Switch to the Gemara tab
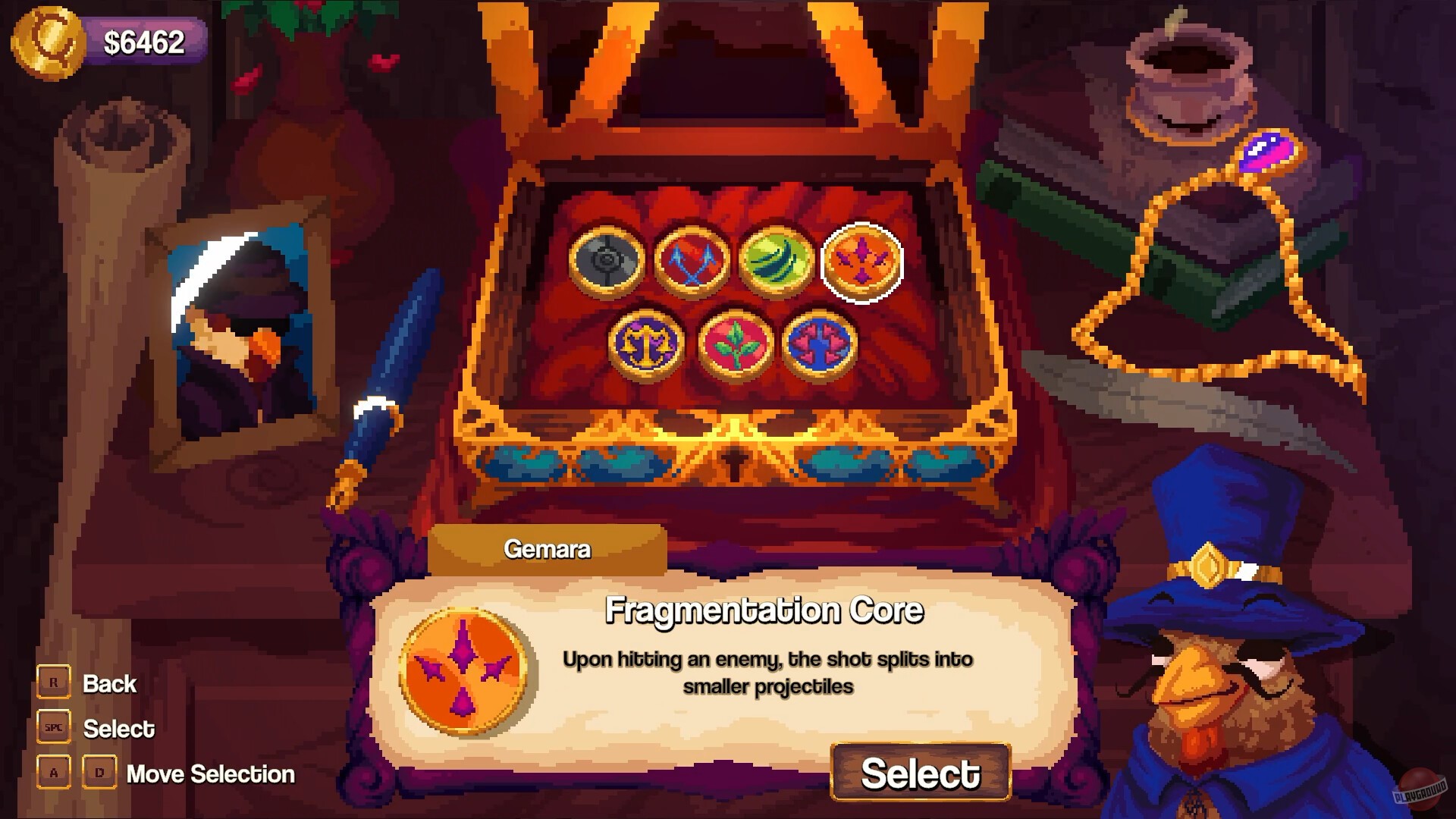The width and height of the screenshot is (1456, 819). click(548, 550)
